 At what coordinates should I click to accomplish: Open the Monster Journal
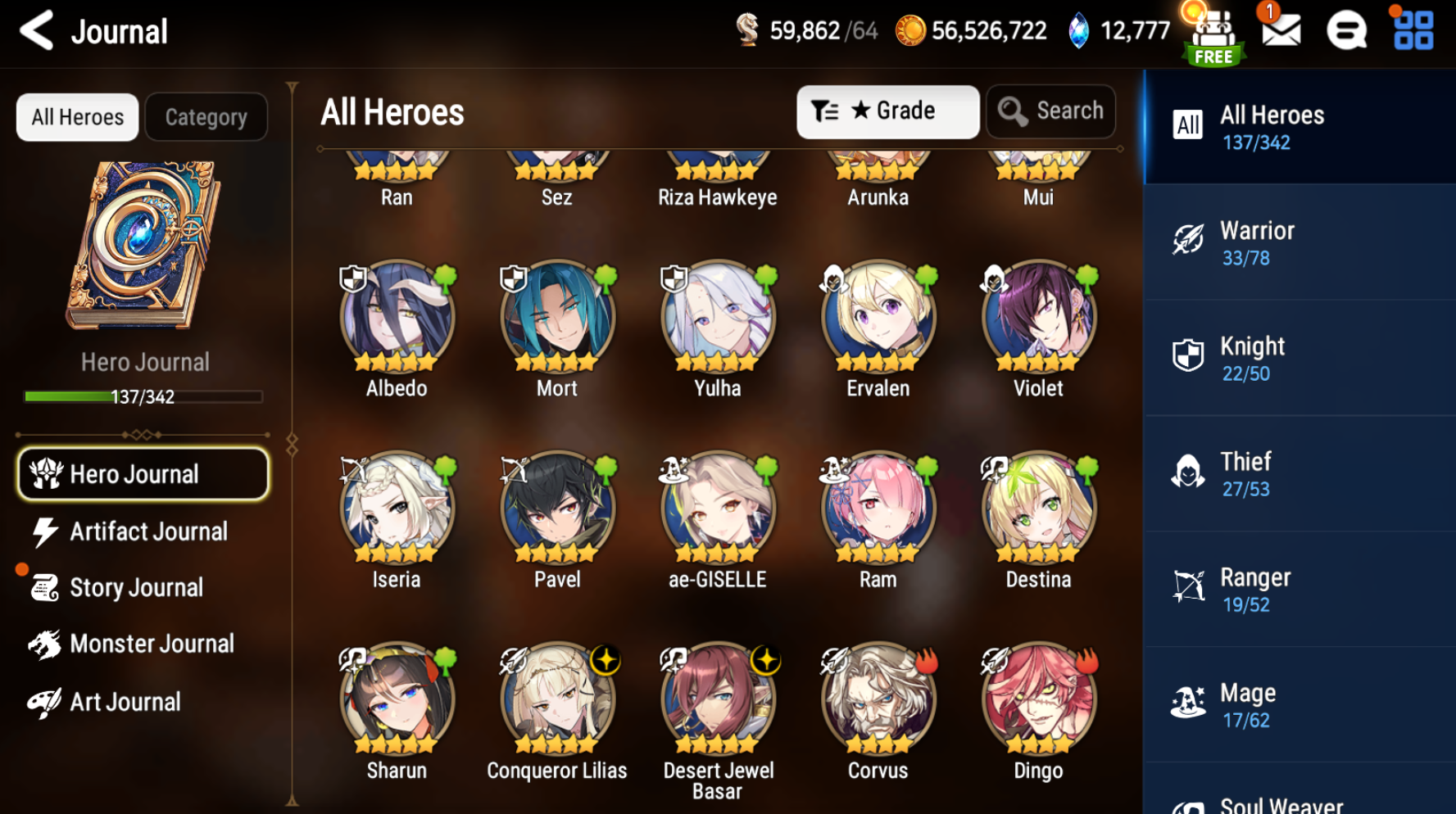click(x=152, y=644)
